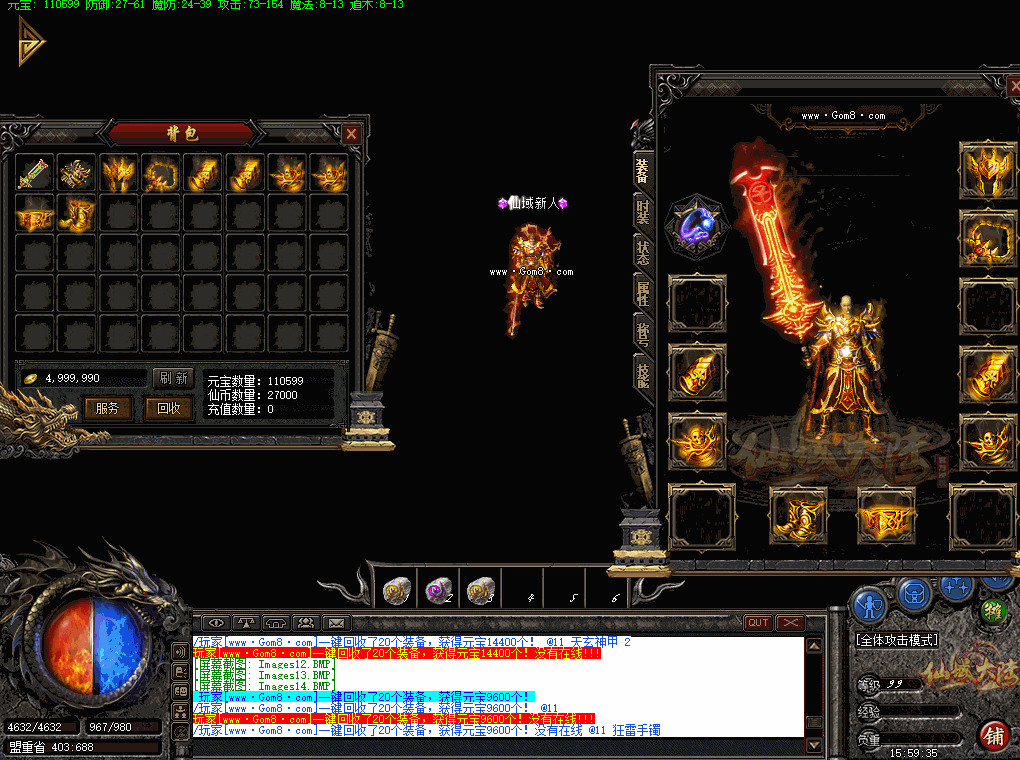
Task: Click the 回收 recycle button
Action: click(x=168, y=408)
